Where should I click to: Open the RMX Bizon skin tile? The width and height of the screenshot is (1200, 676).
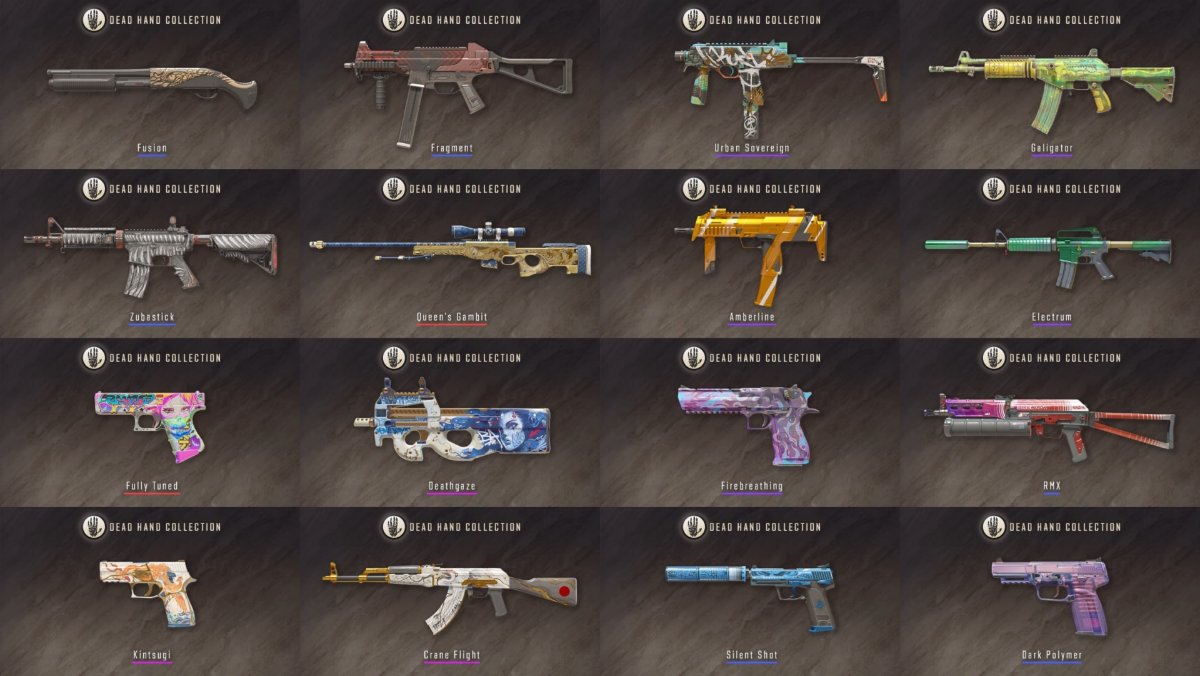click(x=1050, y=420)
